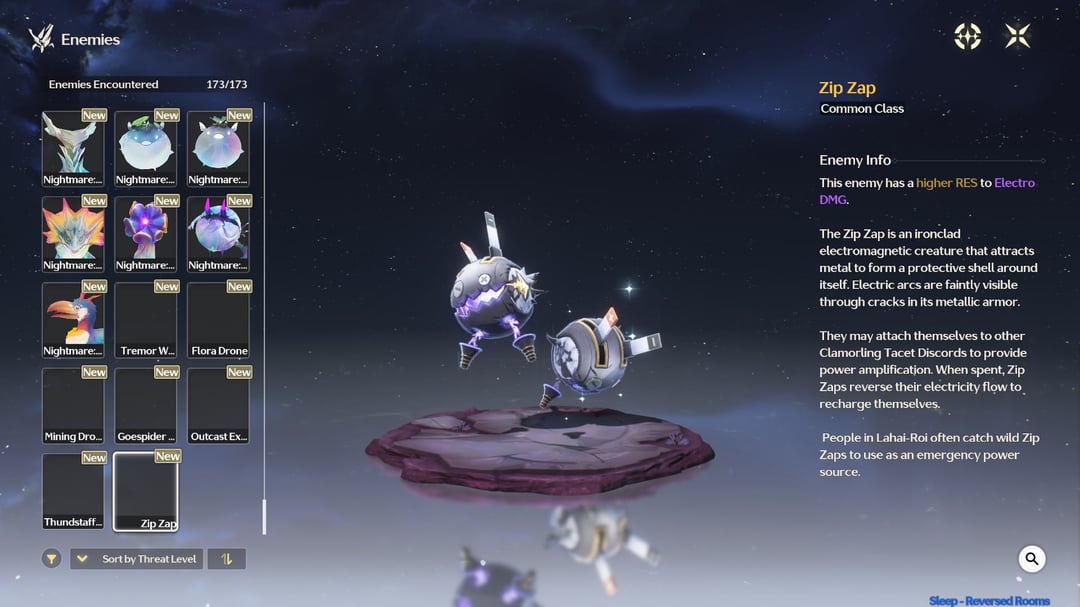View the Goespider enemy entry
Viewport: 1080px width, 607px height.
146,405
